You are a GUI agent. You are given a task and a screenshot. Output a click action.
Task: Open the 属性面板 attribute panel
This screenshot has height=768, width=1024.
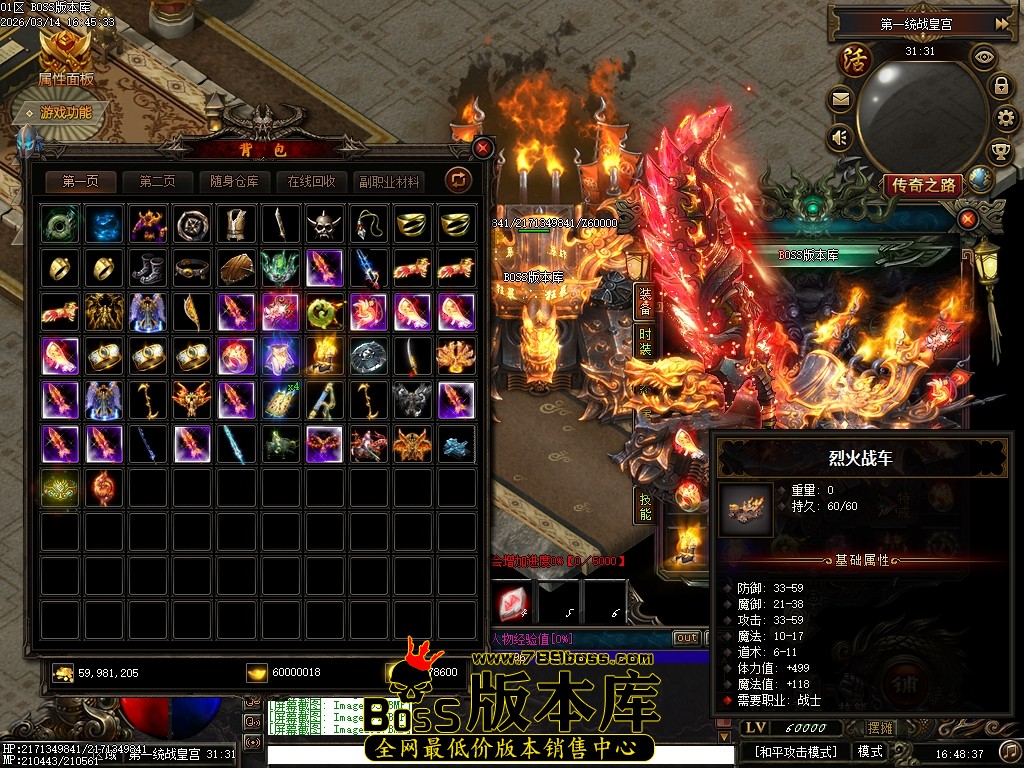click(66, 60)
